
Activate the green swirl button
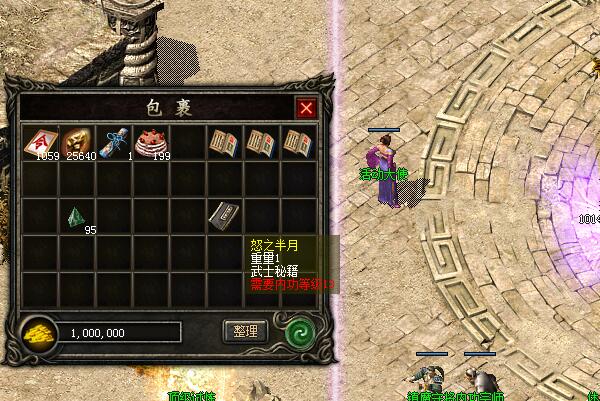point(297,331)
